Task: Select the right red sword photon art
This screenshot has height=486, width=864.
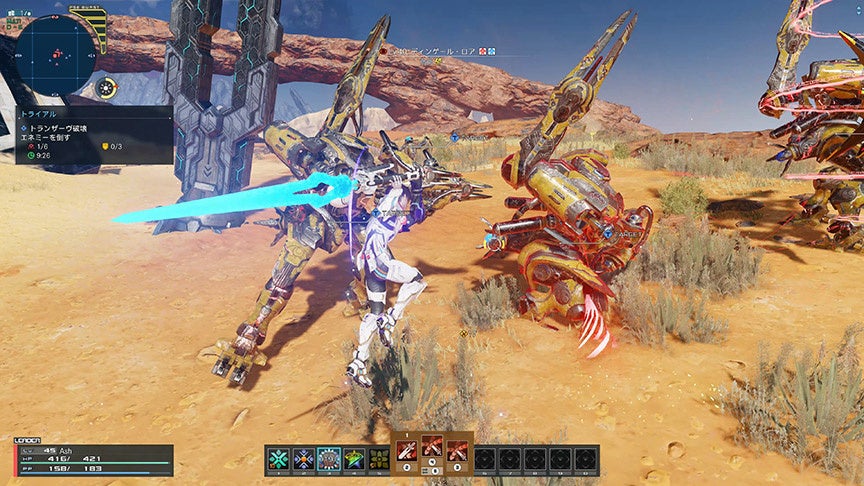Action: coord(458,451)
